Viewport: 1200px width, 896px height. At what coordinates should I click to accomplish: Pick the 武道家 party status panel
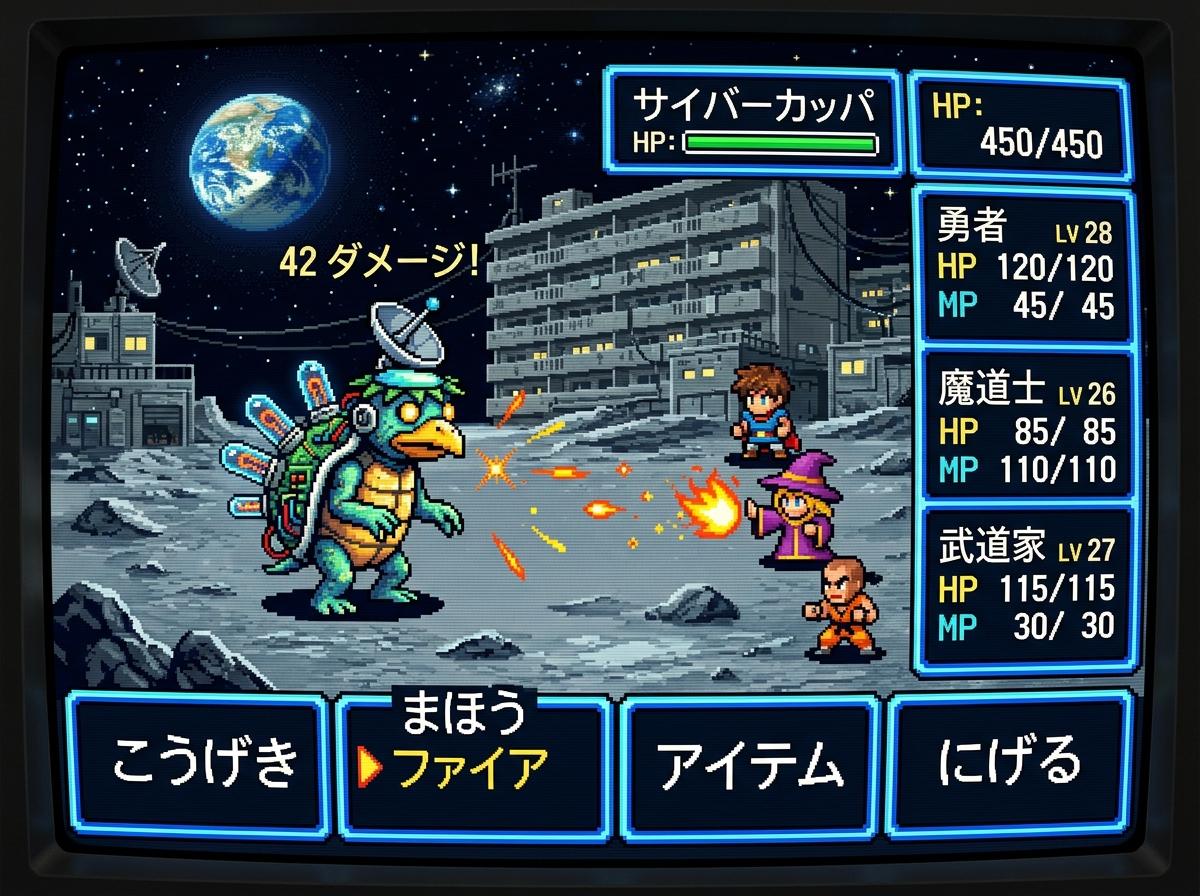click(1025, 585)
